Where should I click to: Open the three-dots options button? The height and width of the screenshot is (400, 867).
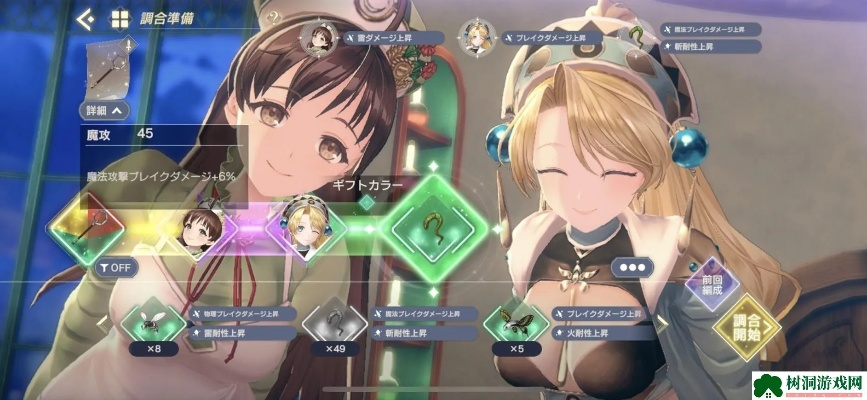point(634,267)
